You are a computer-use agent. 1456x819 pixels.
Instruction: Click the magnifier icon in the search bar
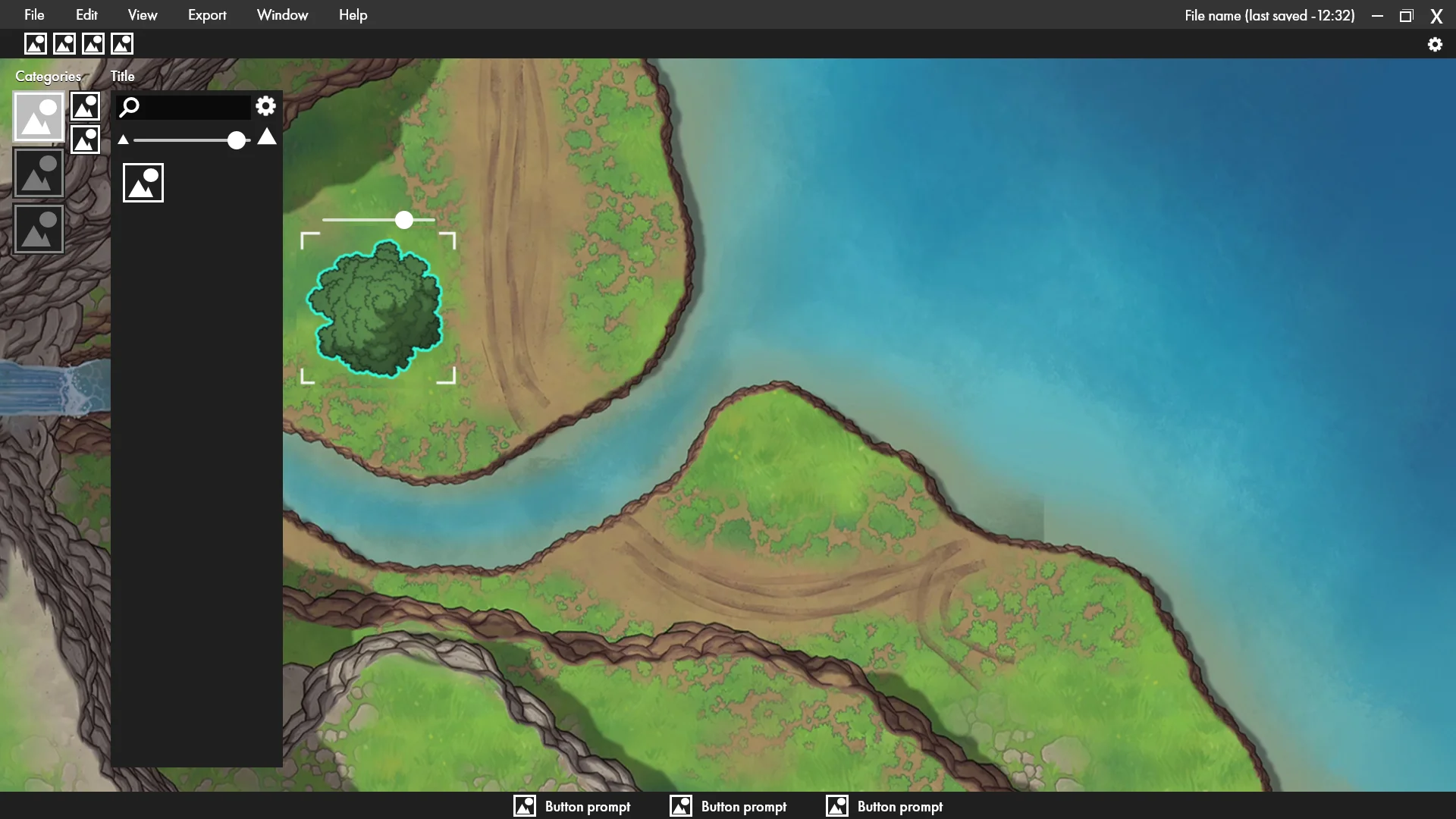point(130,107)
